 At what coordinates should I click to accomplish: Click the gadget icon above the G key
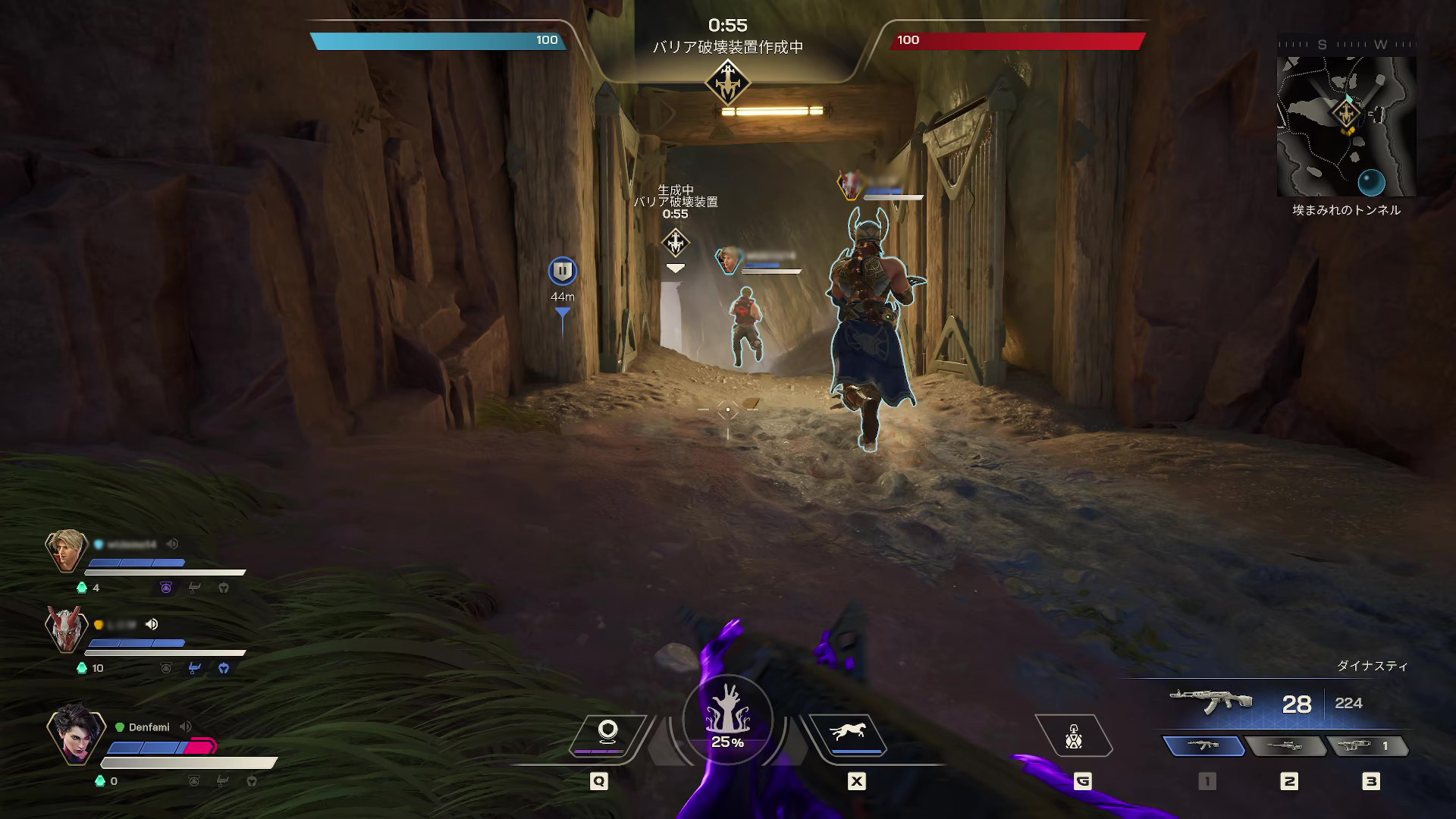(x=1073, y=737)
